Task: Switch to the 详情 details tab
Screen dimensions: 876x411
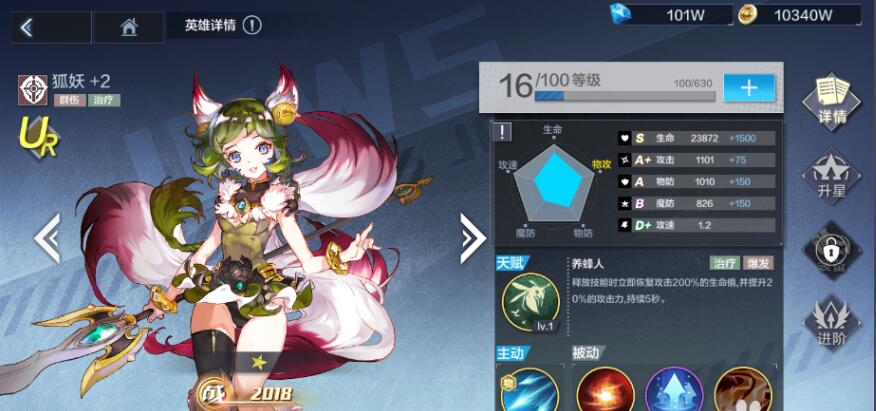Action: 832,100
